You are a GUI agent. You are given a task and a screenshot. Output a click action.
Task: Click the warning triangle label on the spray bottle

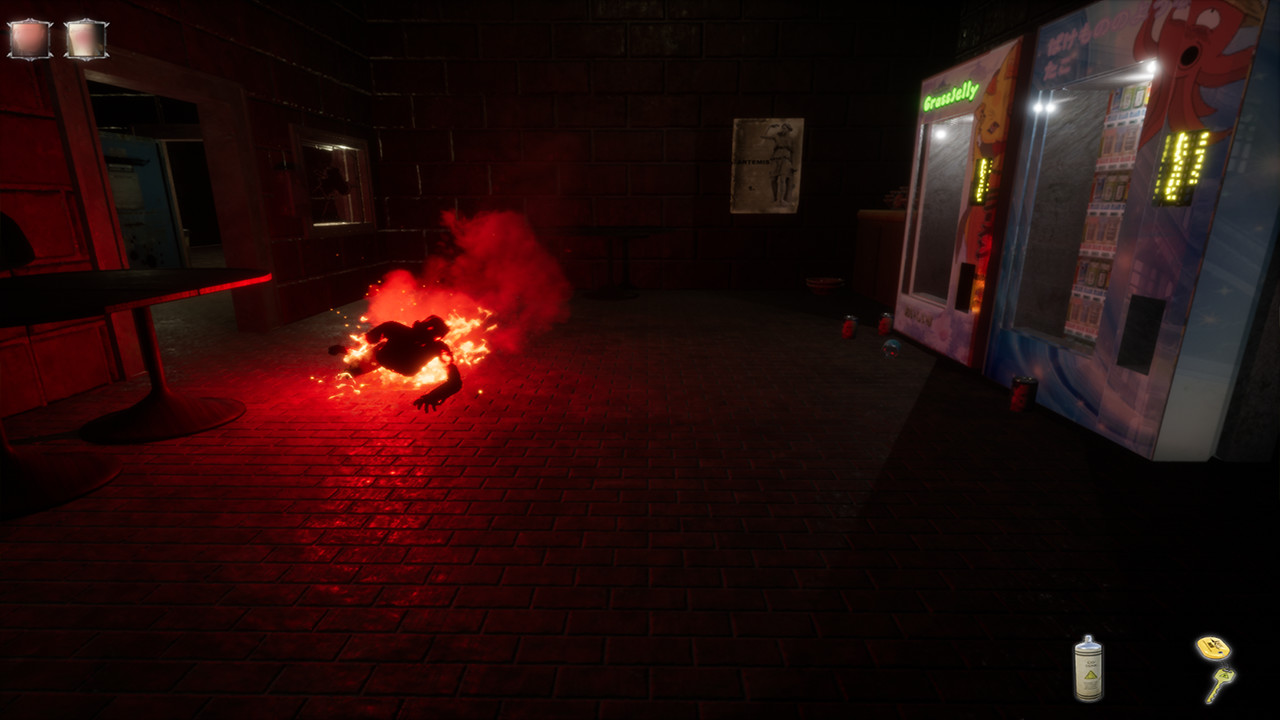(x=1089, y=676)
